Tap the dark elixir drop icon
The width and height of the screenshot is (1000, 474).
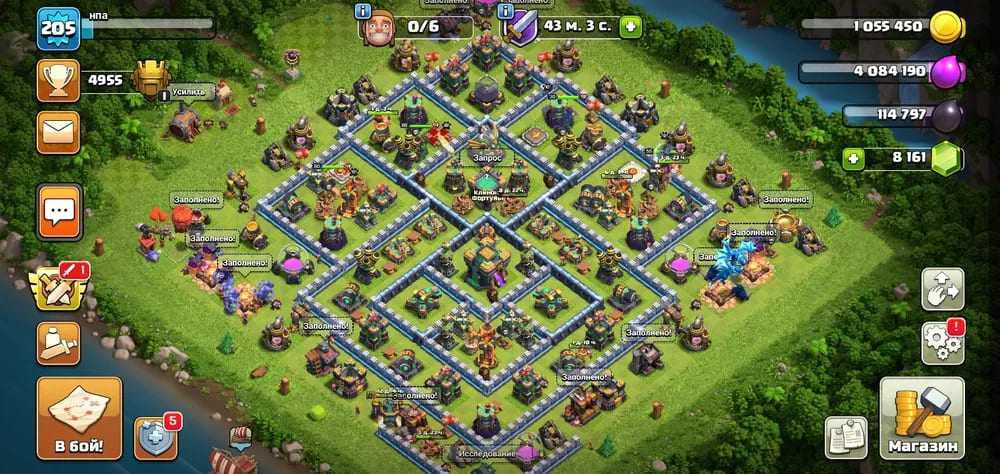945,116
